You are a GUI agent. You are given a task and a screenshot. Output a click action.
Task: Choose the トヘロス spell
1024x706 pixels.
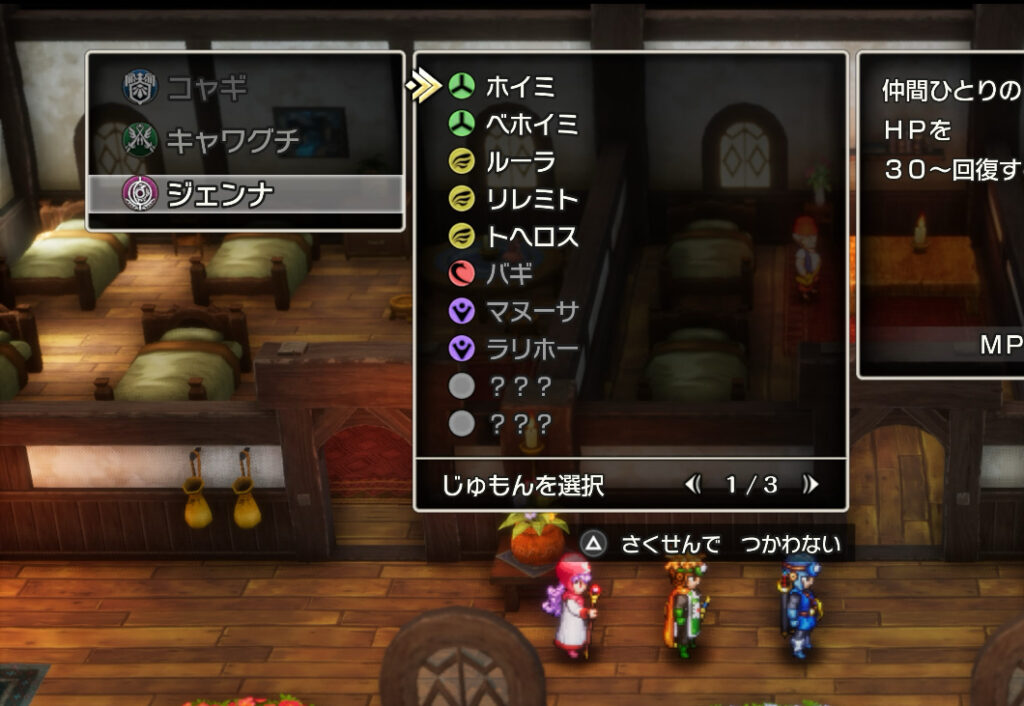pos(532,237)
